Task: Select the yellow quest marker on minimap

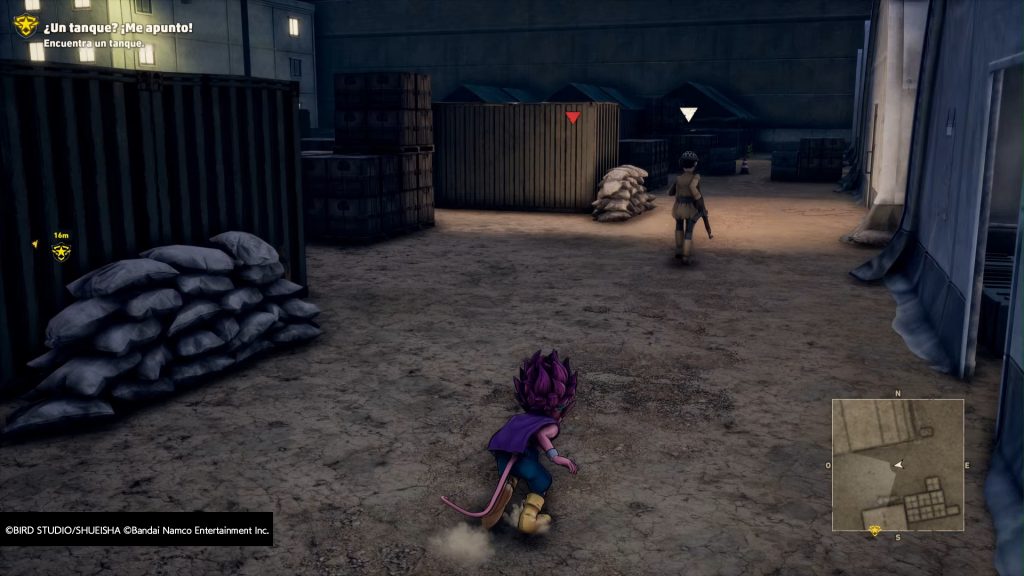Action: point(875,530)
